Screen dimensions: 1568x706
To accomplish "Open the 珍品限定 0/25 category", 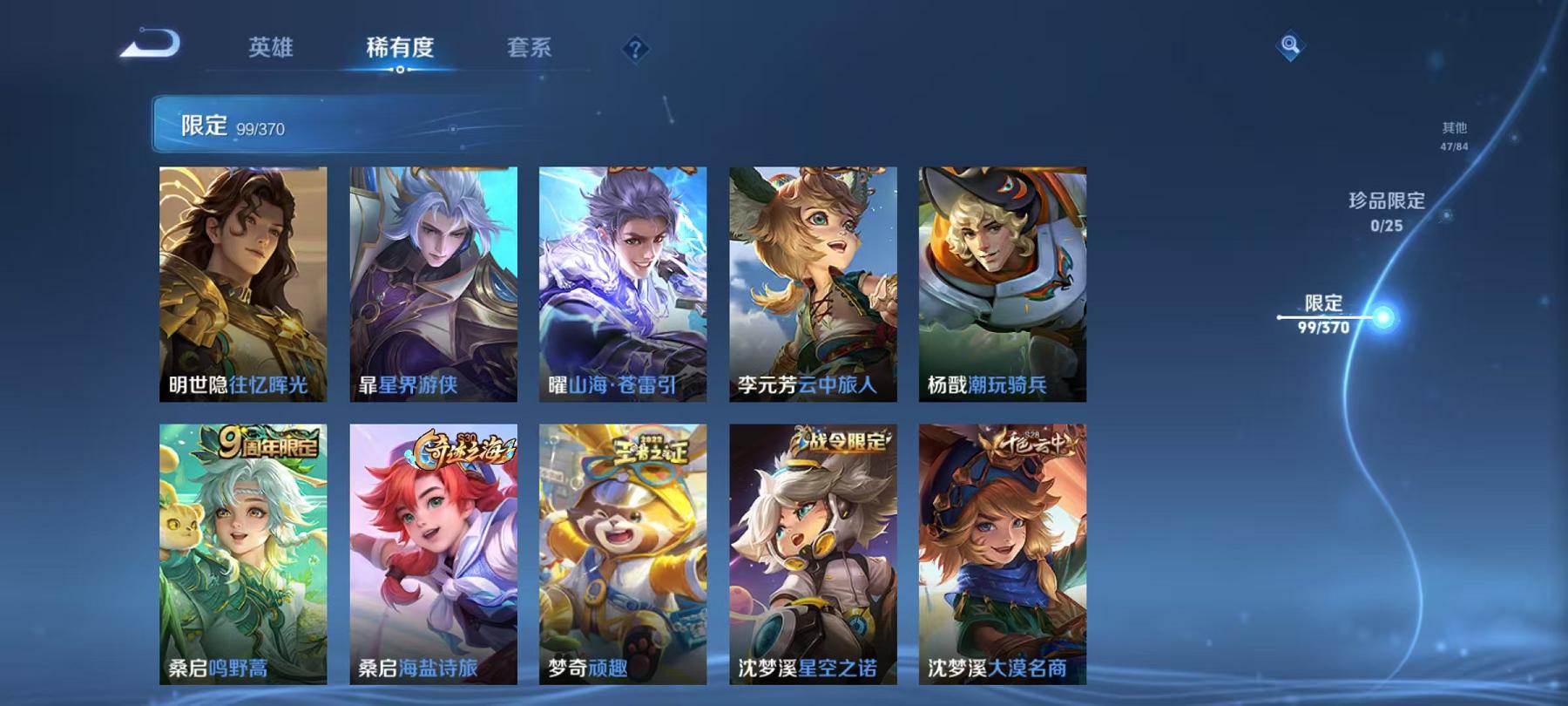I will (x=1383, y=212).
